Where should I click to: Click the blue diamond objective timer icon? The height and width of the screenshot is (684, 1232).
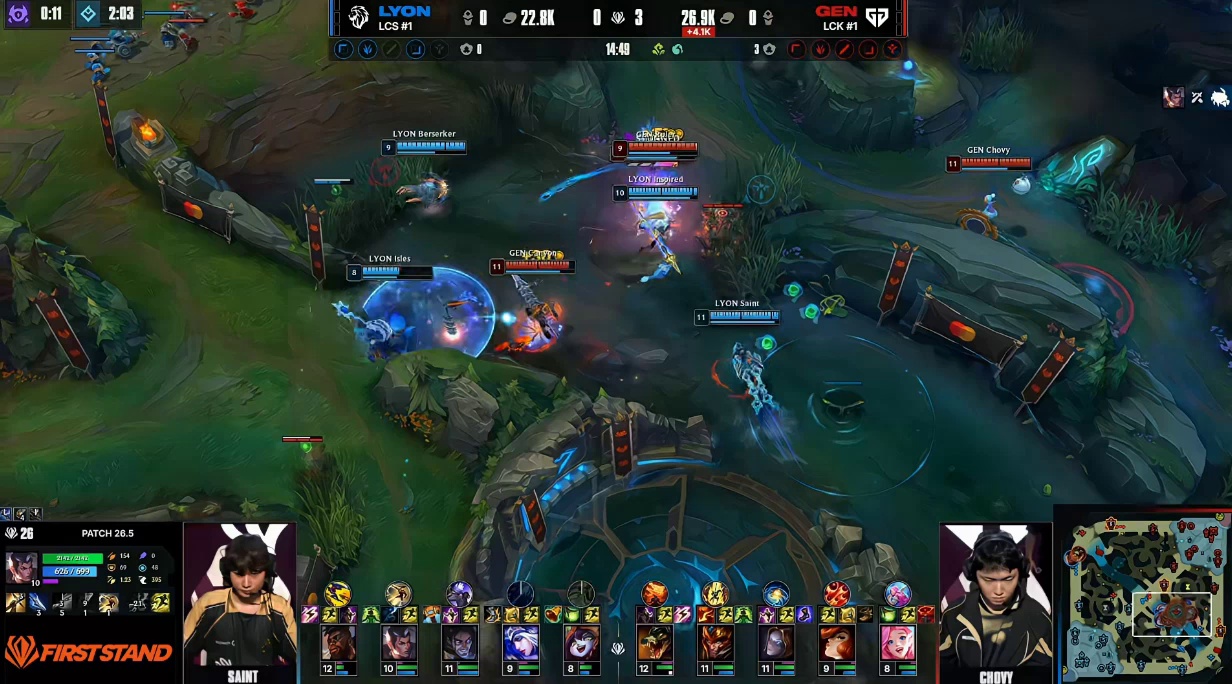[x=88, y=14]
